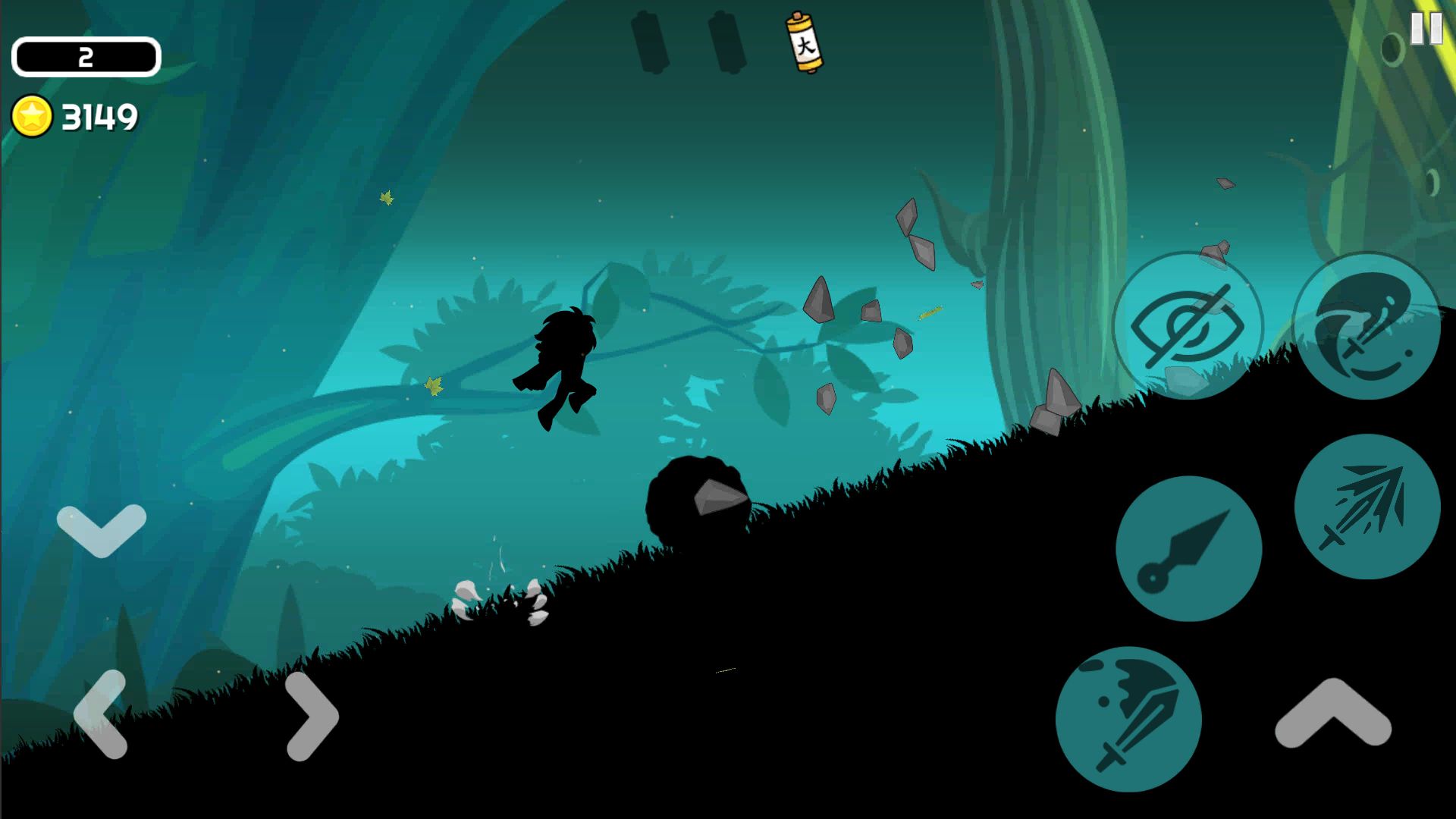Jump with the up arrow button
Screen dimensions: 1456x819
1332,714
